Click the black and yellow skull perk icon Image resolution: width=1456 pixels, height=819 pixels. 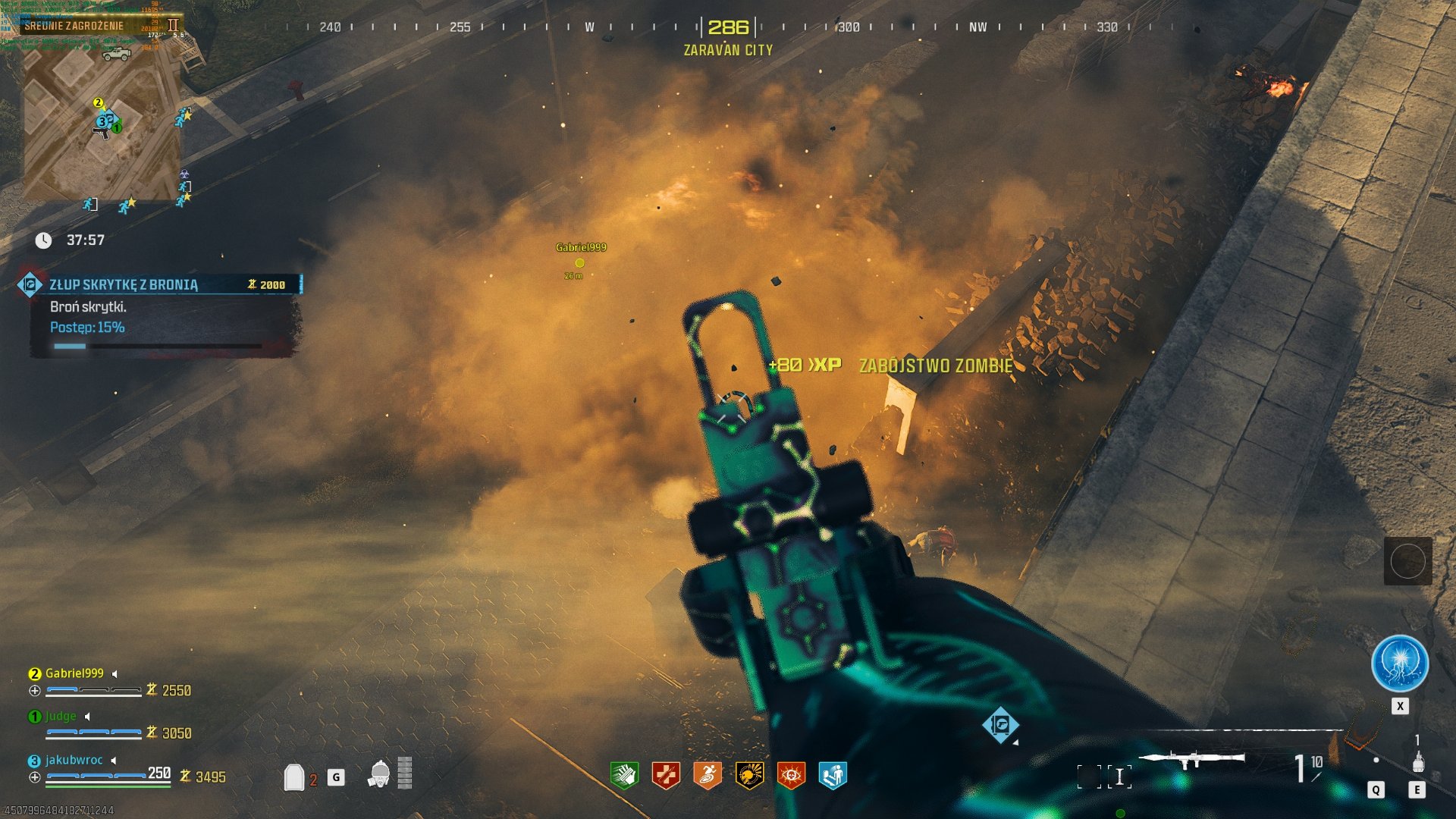(749, 775)
